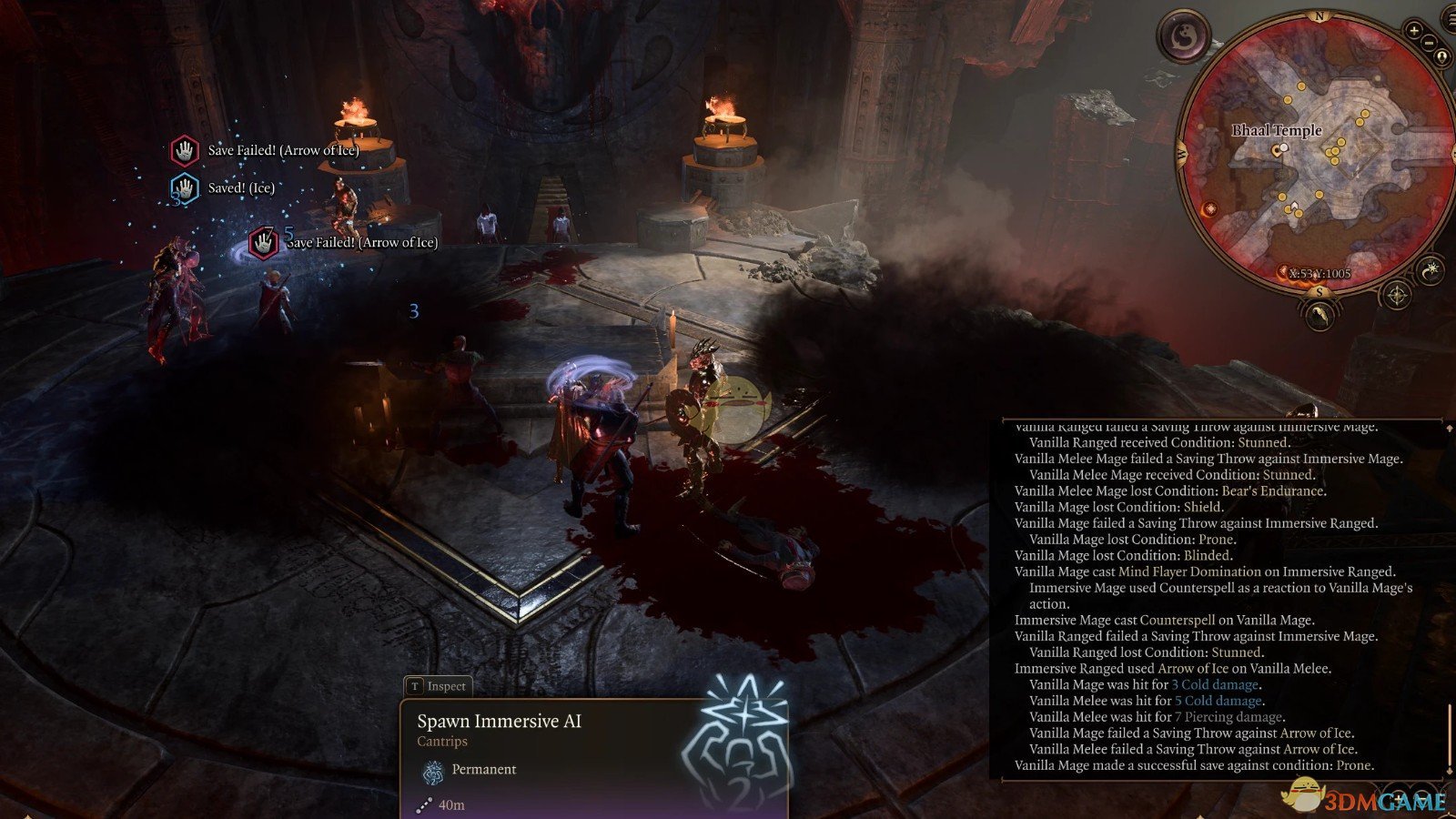
Task: Open the swirl emblem button left of minimap
Action: 1185,37
